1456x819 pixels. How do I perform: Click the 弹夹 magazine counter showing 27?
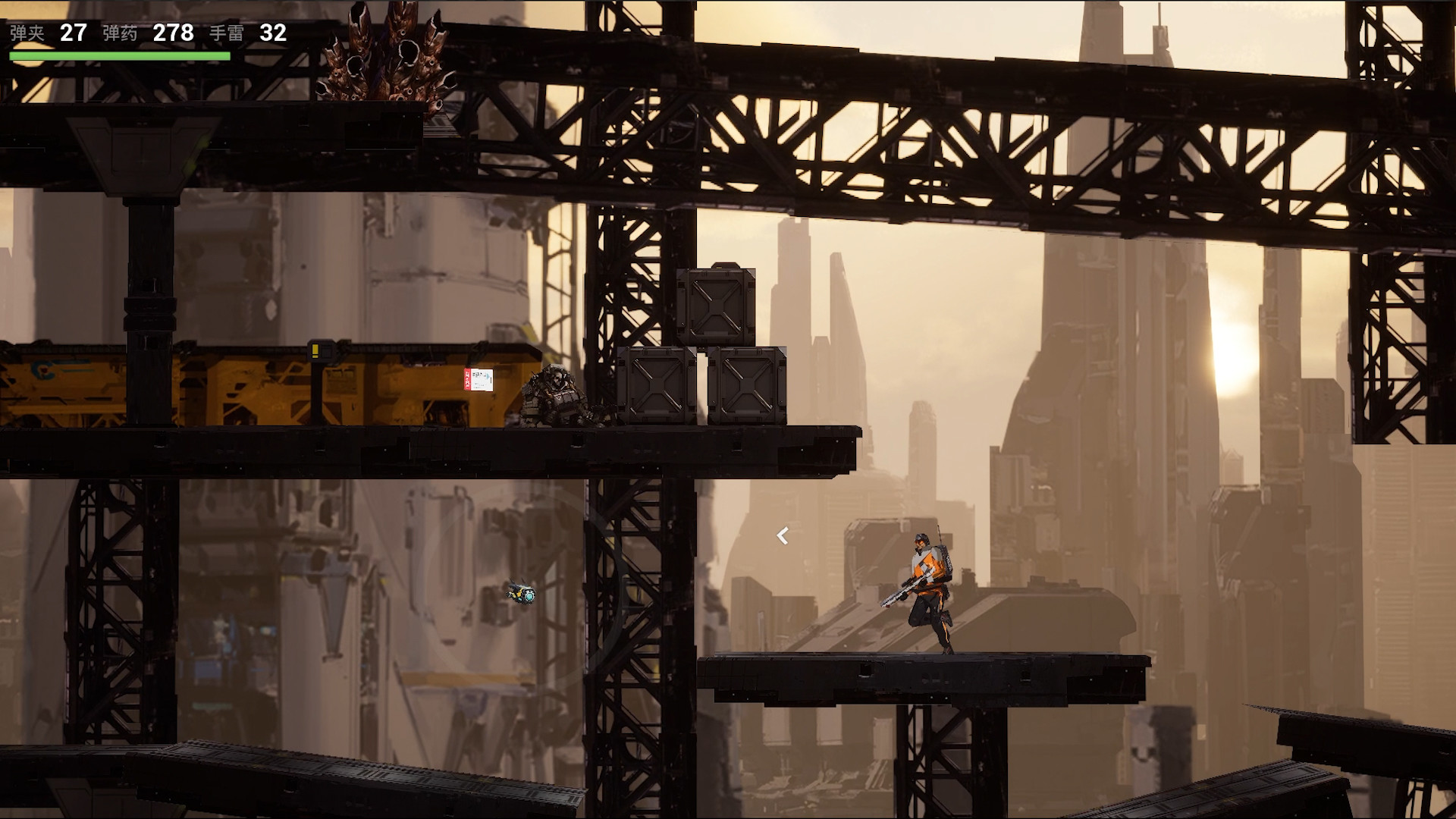[x=72, y=33]
